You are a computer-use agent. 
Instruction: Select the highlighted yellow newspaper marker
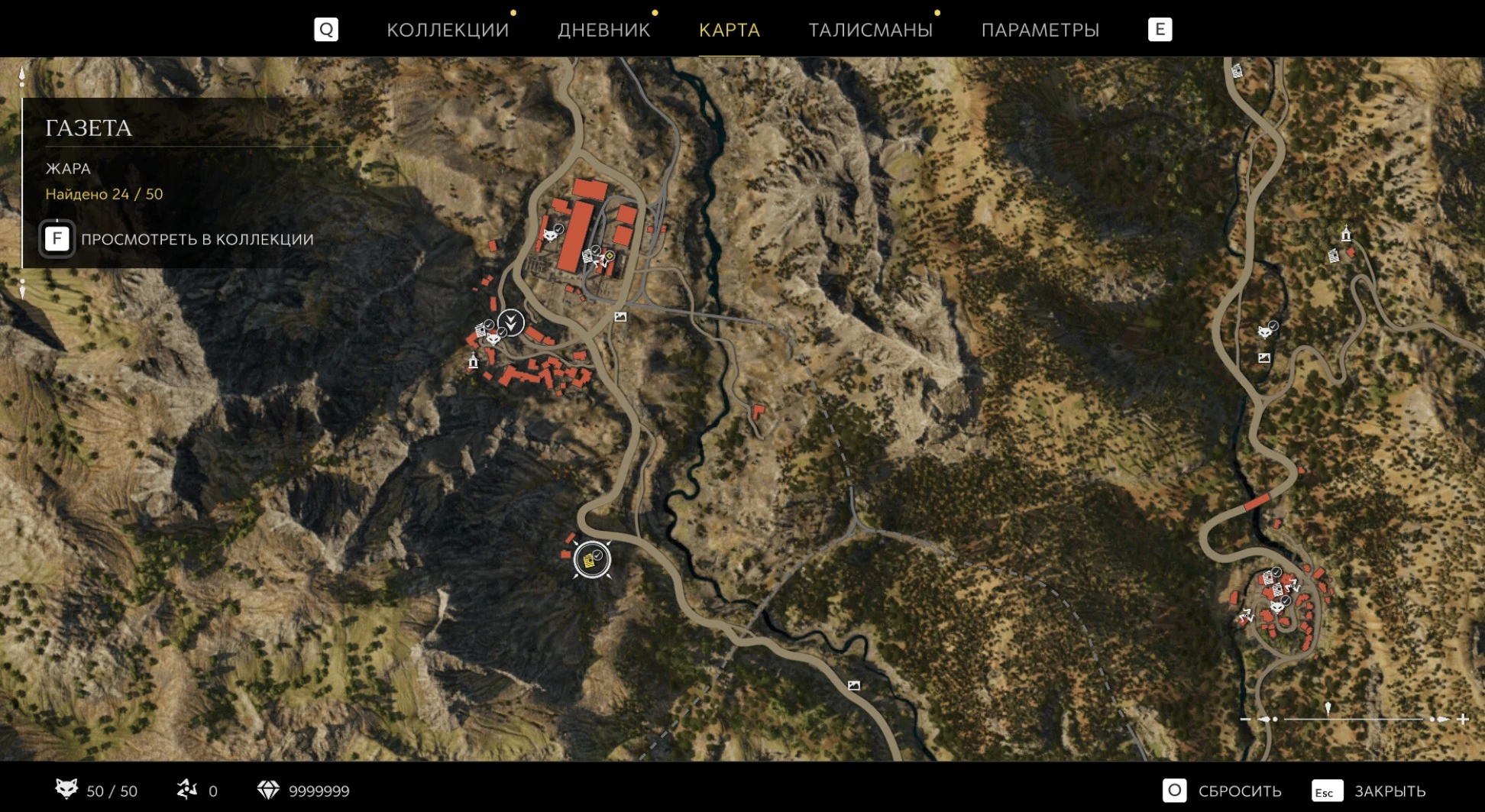tap(592, 560)
